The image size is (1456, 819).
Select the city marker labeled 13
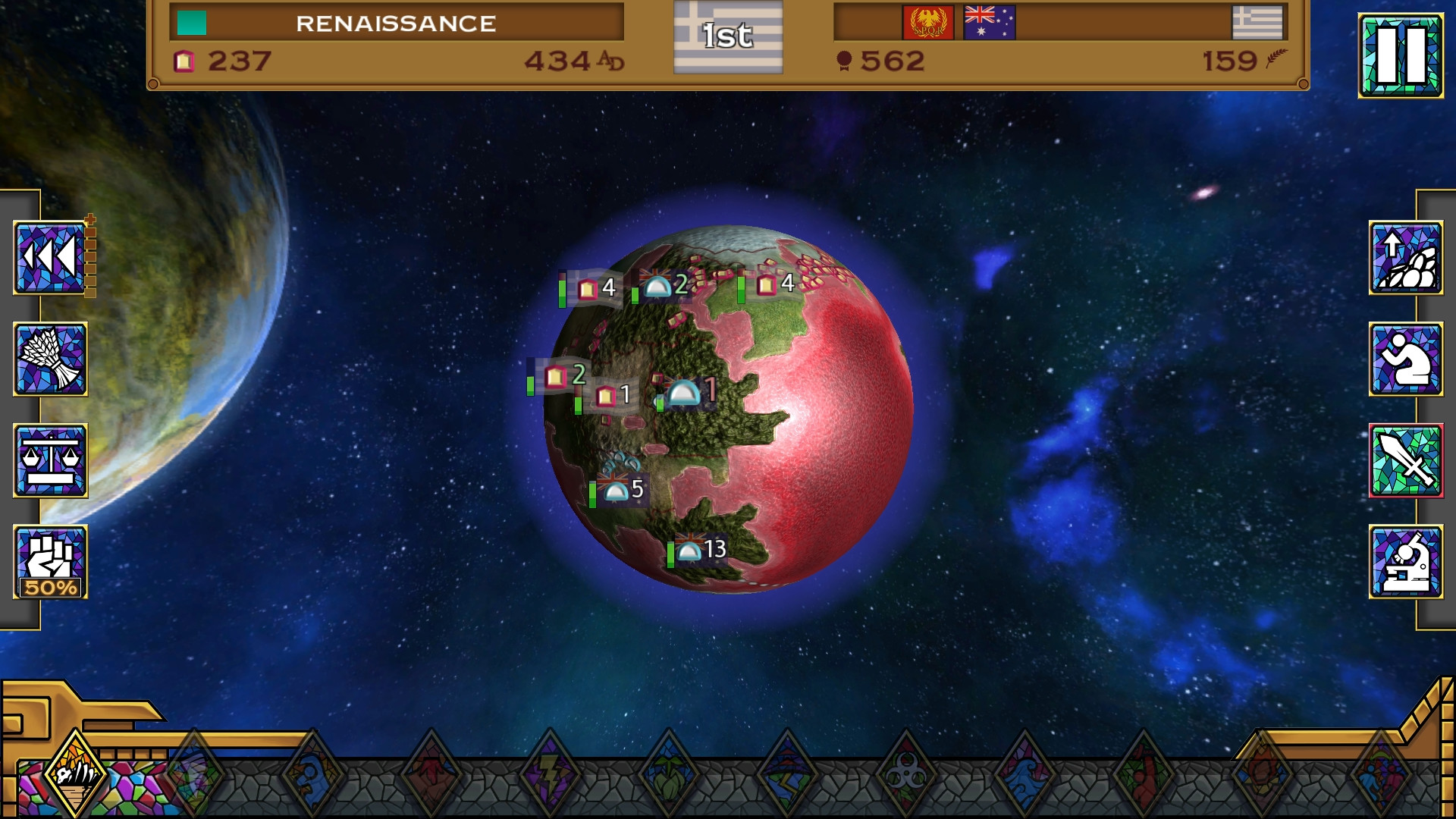700,550
